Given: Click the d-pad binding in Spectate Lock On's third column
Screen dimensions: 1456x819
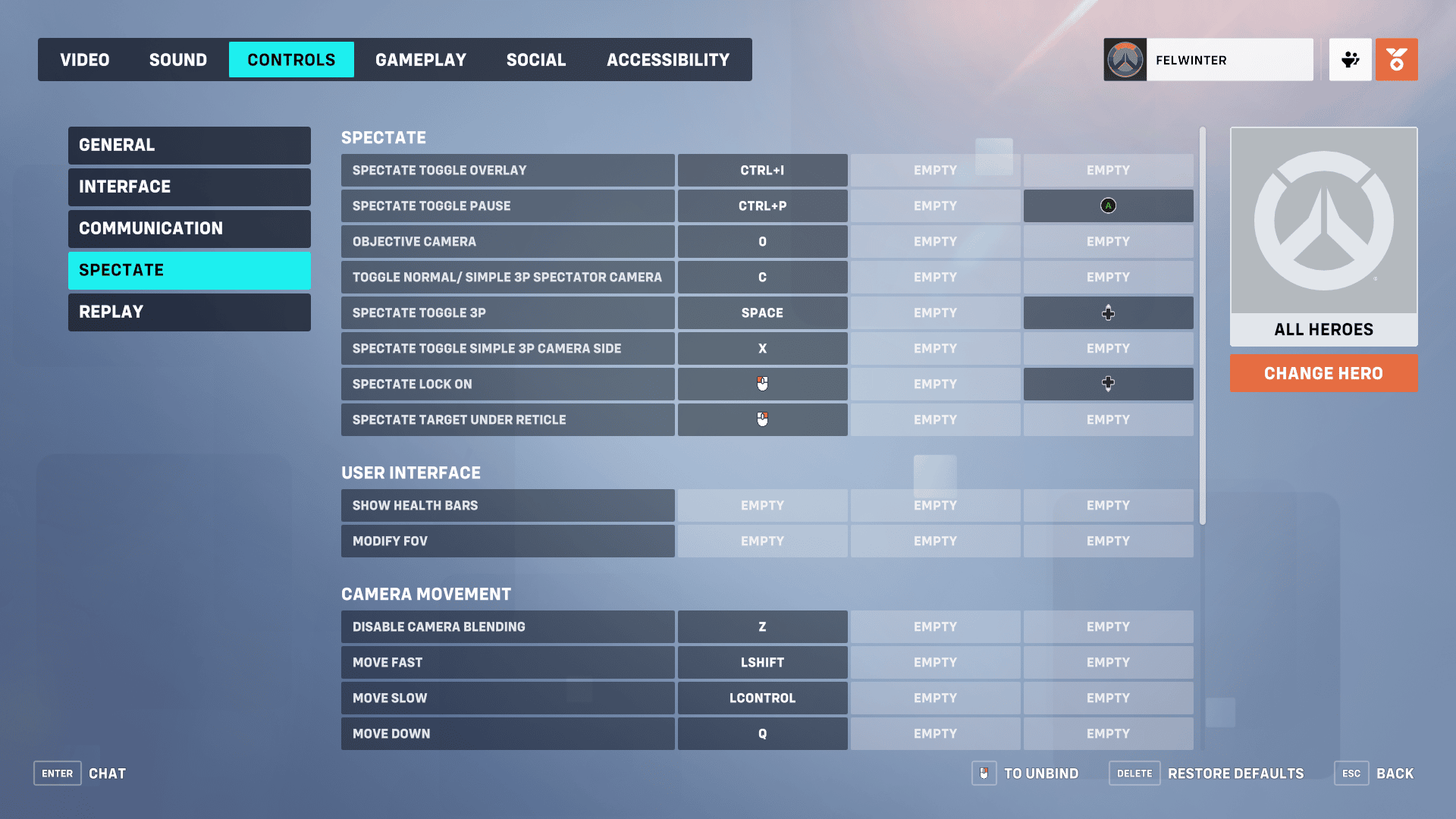Looking at the screenshot, I should point(1108,384).
